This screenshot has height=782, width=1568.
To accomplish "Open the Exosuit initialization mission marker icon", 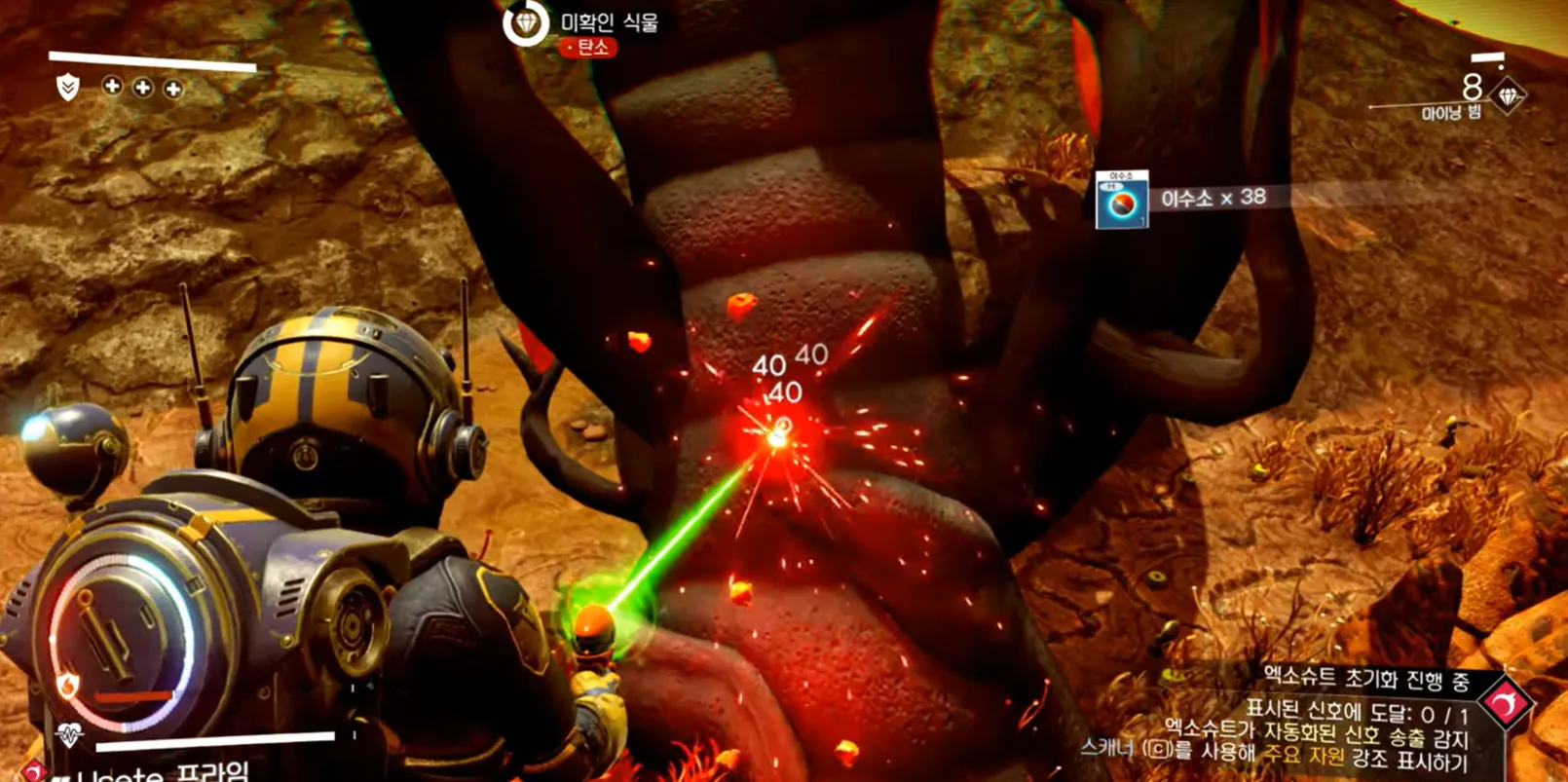I will tap(1506, 703).
